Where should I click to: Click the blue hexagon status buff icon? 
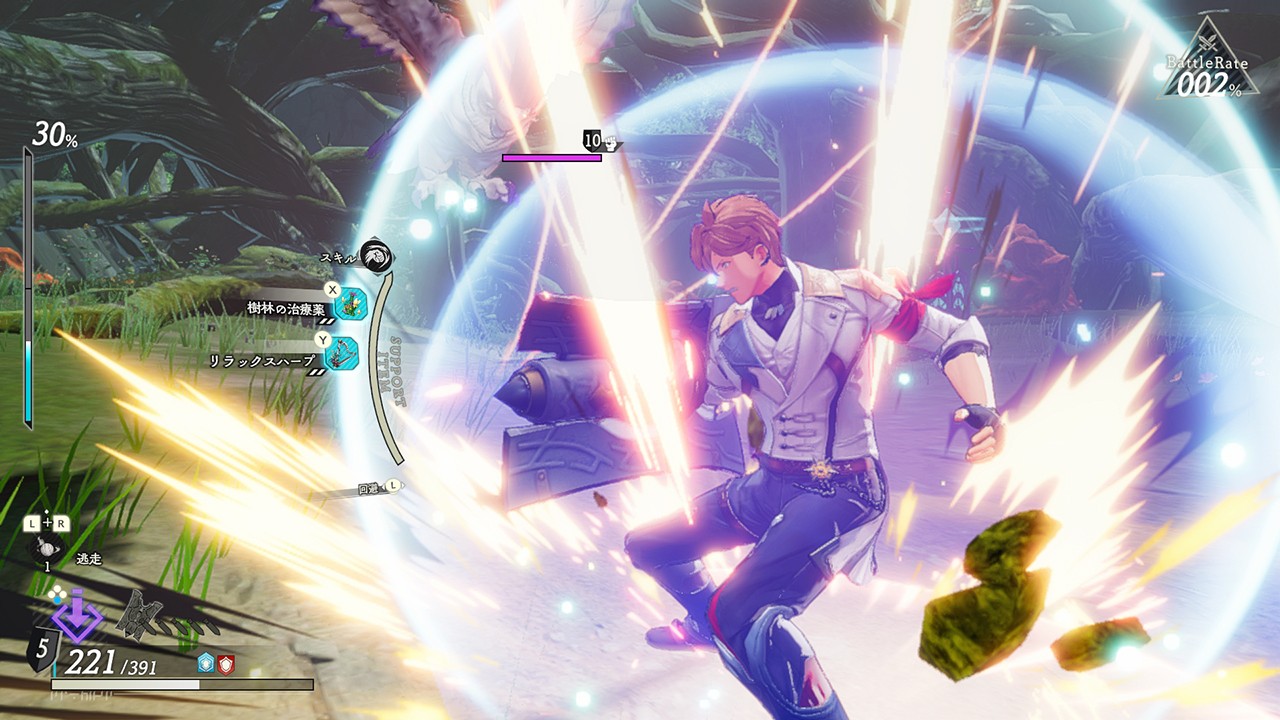(207, 663)
